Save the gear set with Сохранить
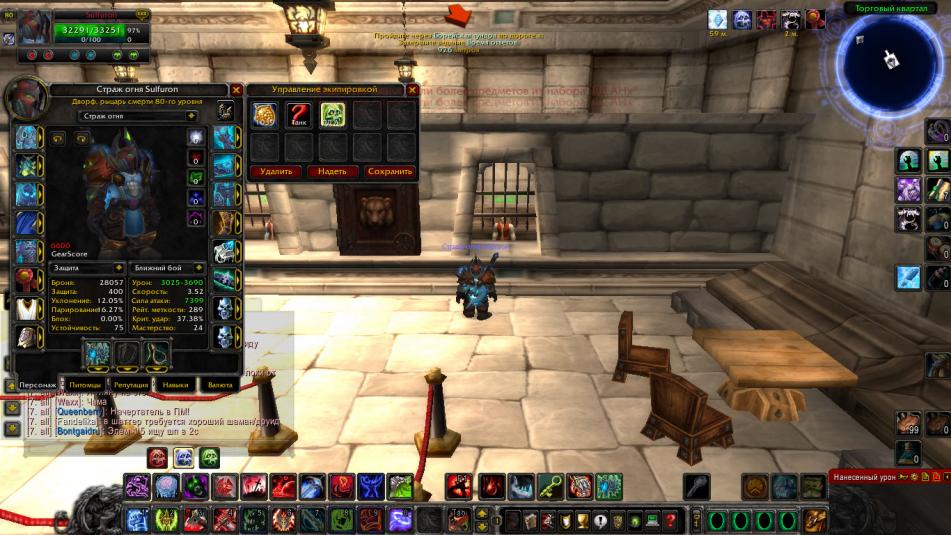This screenshot has width=951, height=535. [389, 171]
